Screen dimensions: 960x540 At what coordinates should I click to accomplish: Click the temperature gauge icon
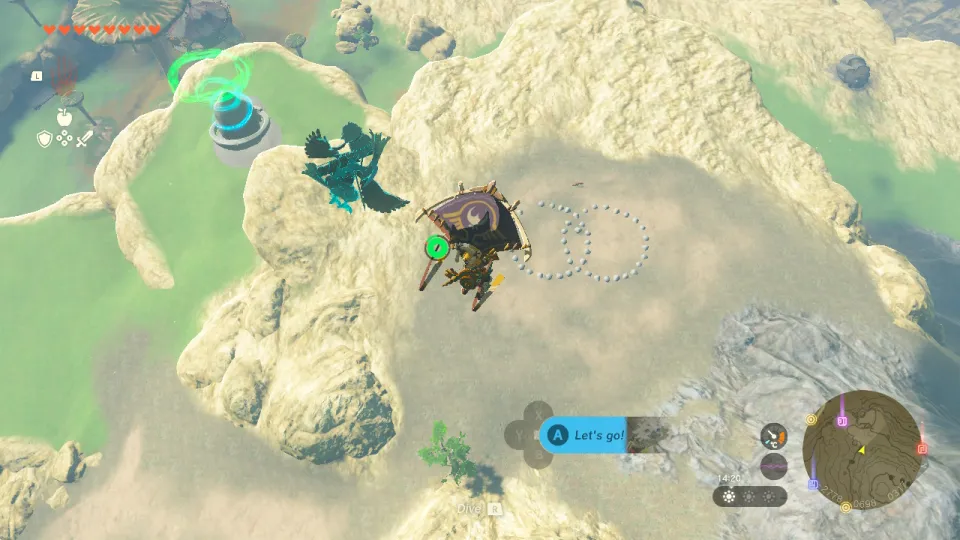(x=773, y=436)
